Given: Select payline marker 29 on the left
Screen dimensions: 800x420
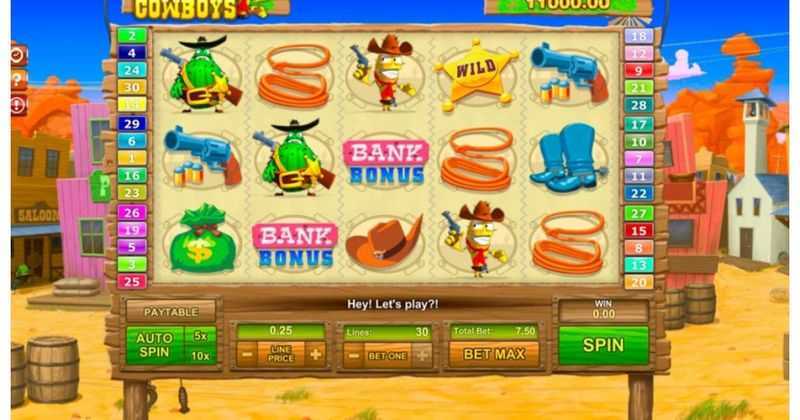Looking at the screenshot, I should (131, 122).
